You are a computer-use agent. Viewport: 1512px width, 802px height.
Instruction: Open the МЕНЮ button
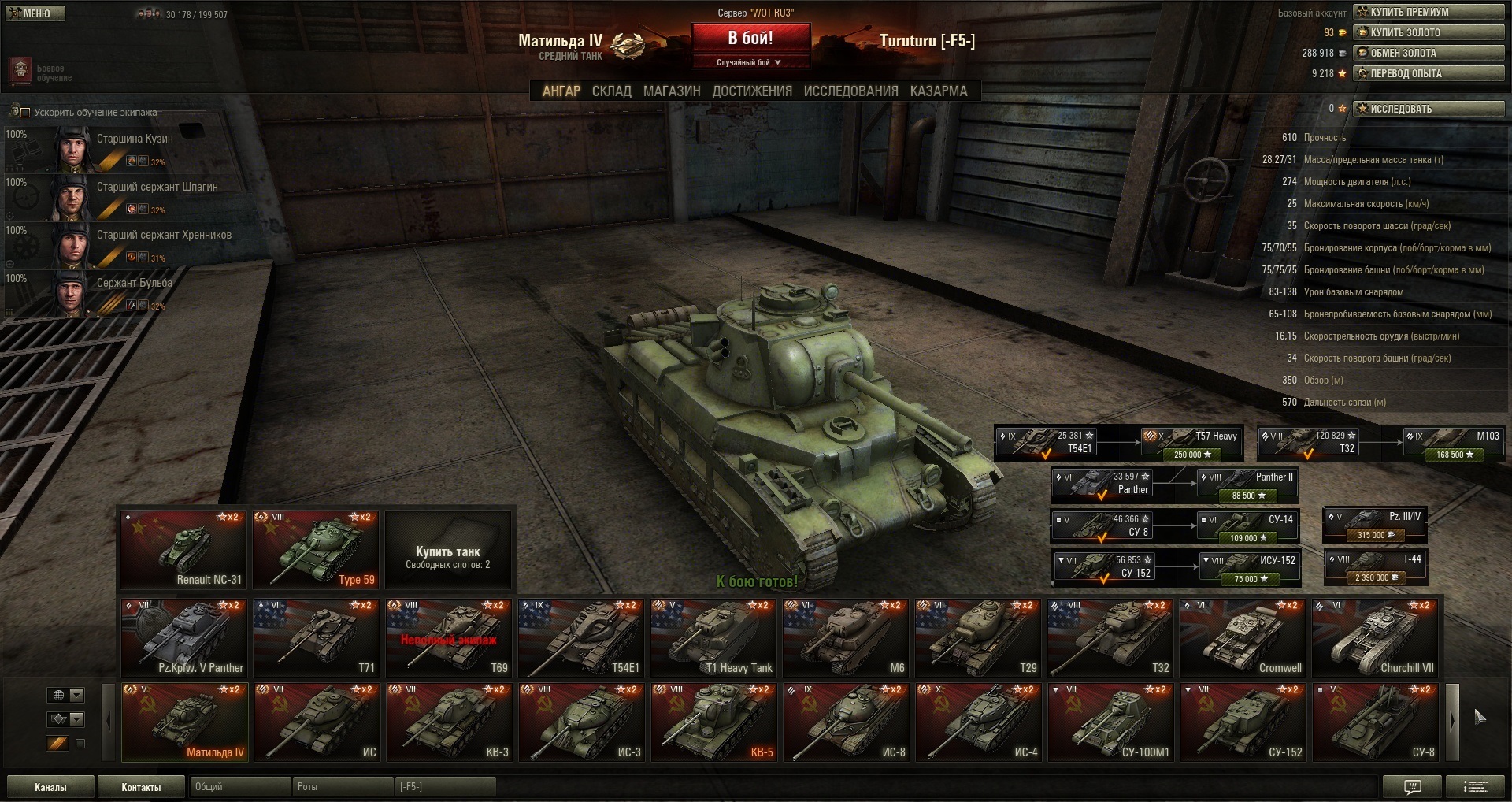[x=35, y=13]
